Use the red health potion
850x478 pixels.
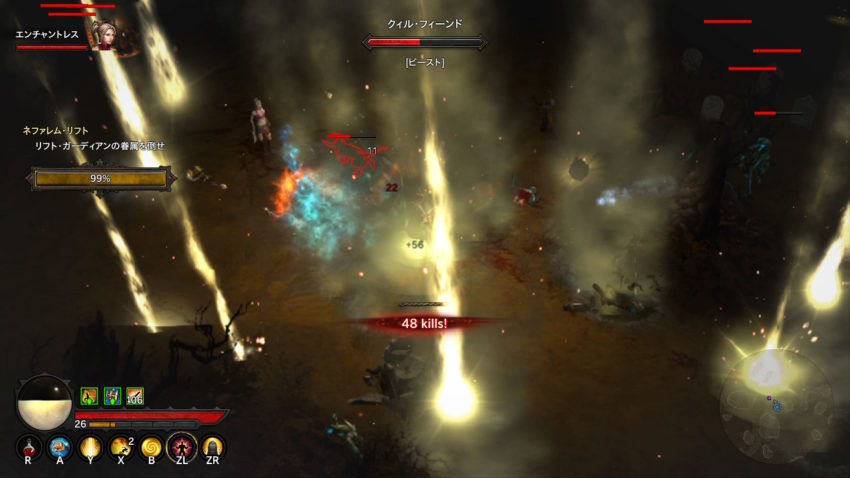click(x=30, y=446)
